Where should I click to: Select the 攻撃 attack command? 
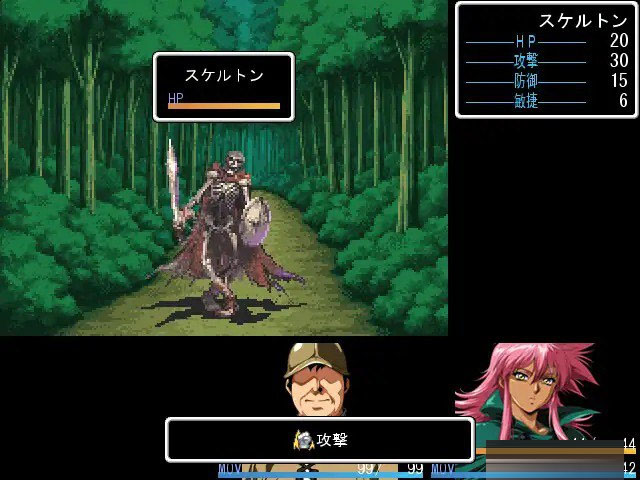pos(320,440)
